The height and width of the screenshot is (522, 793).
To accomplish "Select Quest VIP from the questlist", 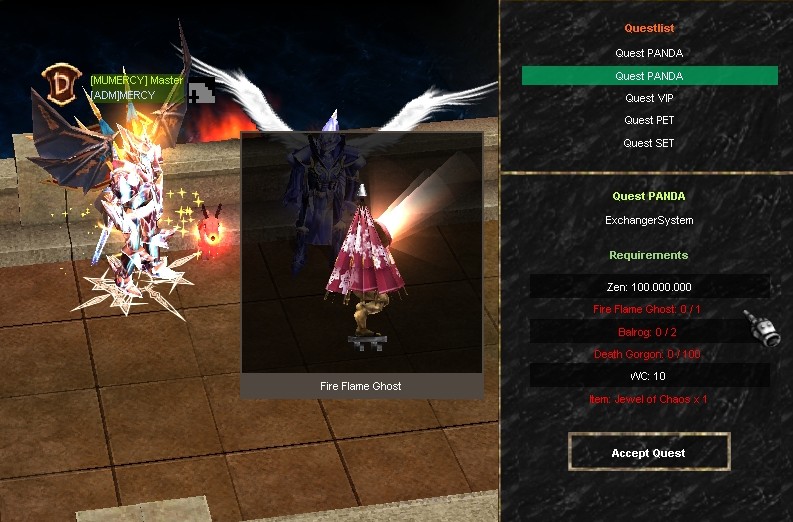I will 649,98.
